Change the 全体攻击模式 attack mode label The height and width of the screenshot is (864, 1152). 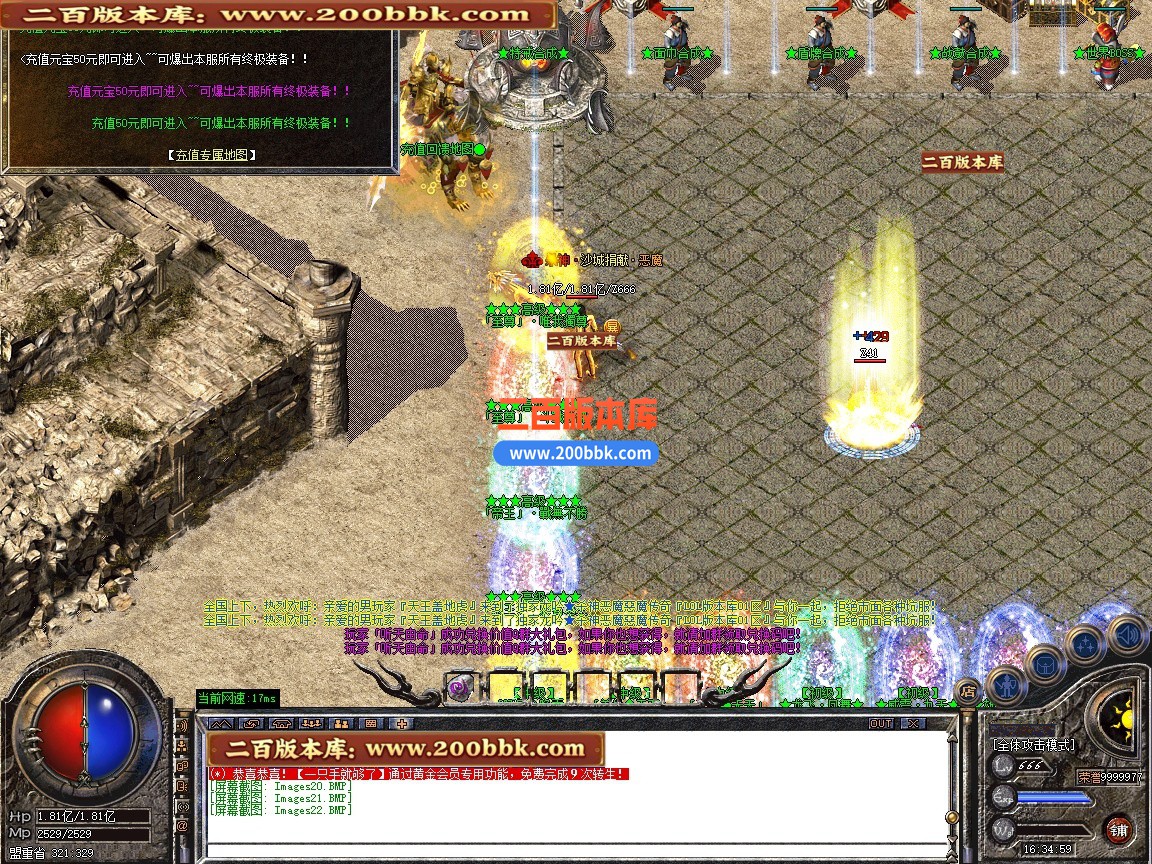click(1033, 745)
